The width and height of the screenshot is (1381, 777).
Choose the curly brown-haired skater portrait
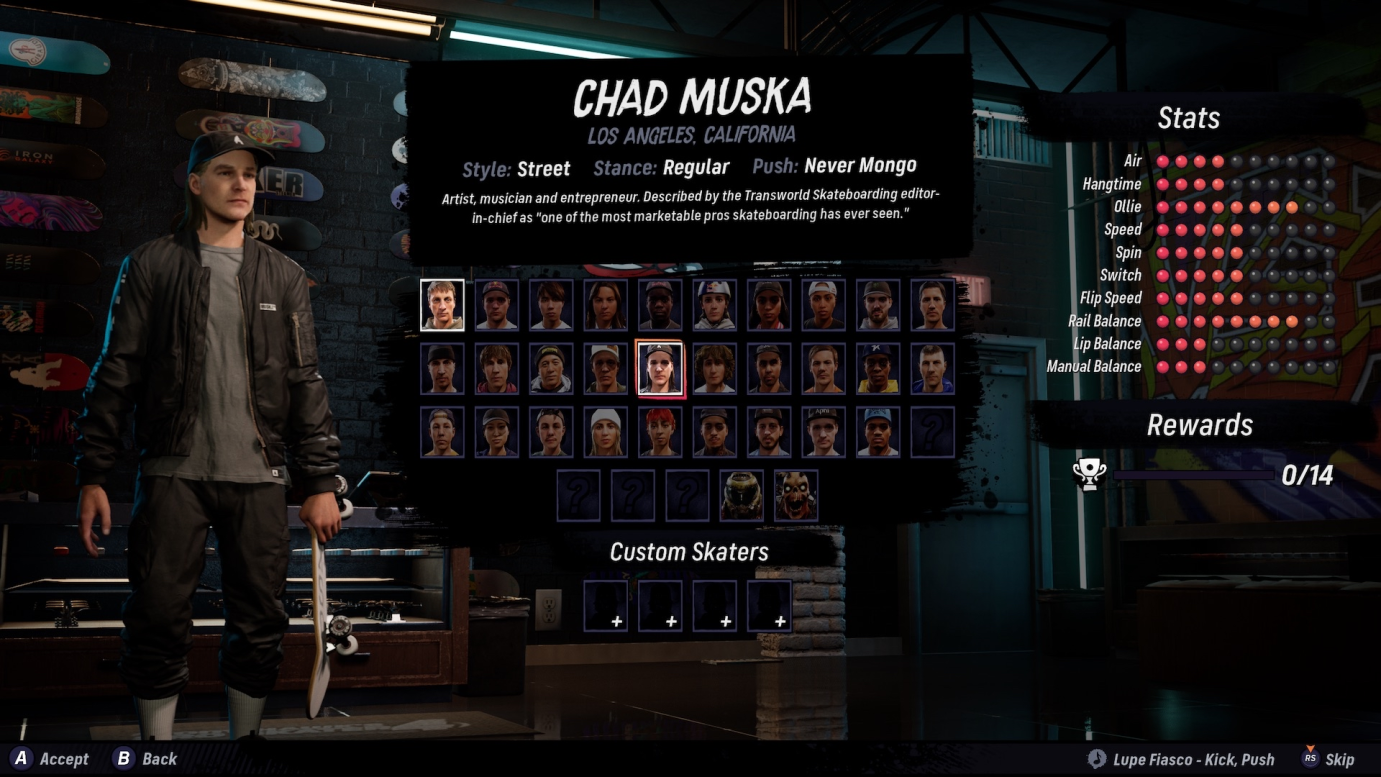point(714,369)
